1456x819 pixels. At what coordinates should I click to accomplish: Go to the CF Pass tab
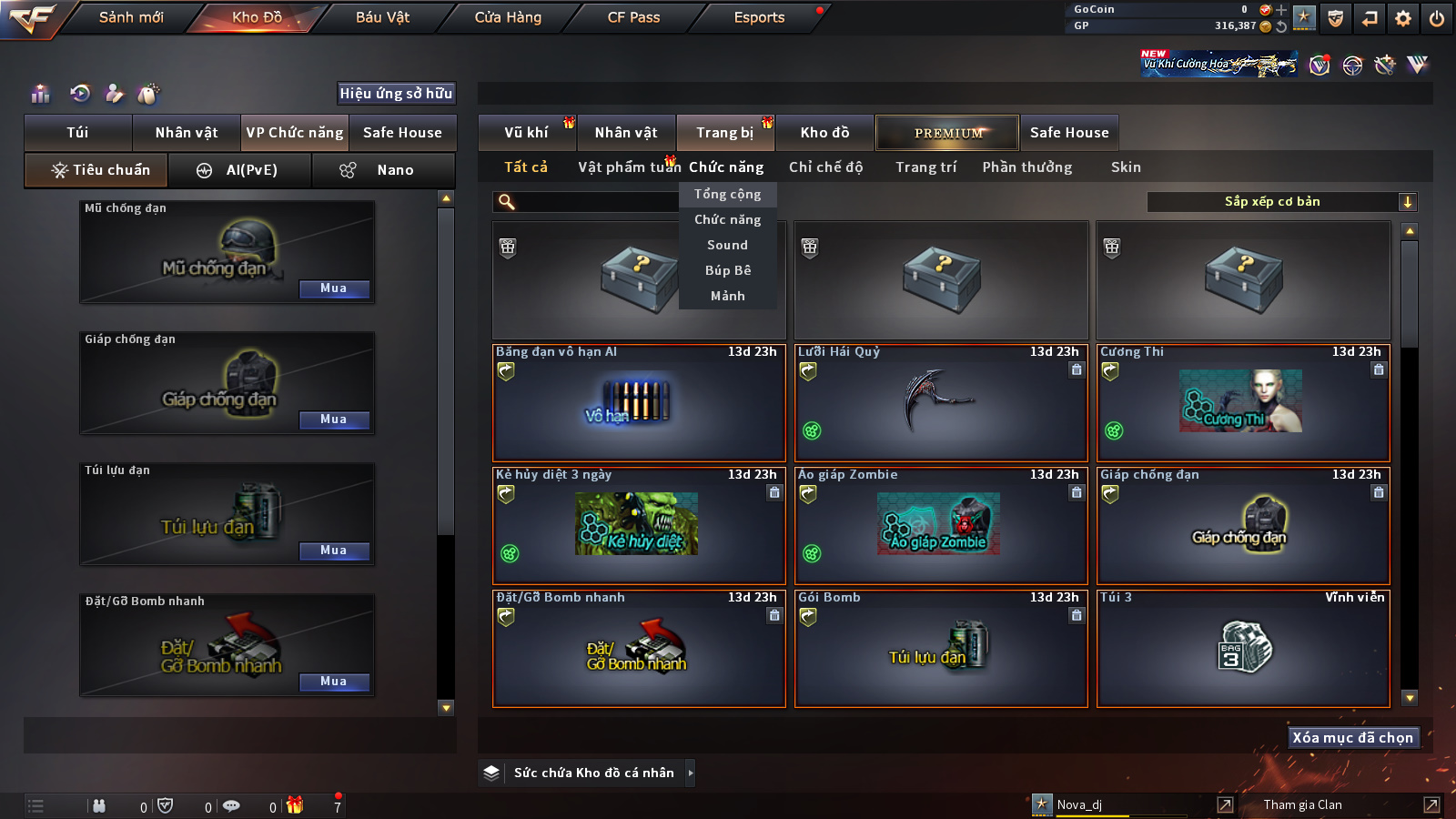point(633,17)
